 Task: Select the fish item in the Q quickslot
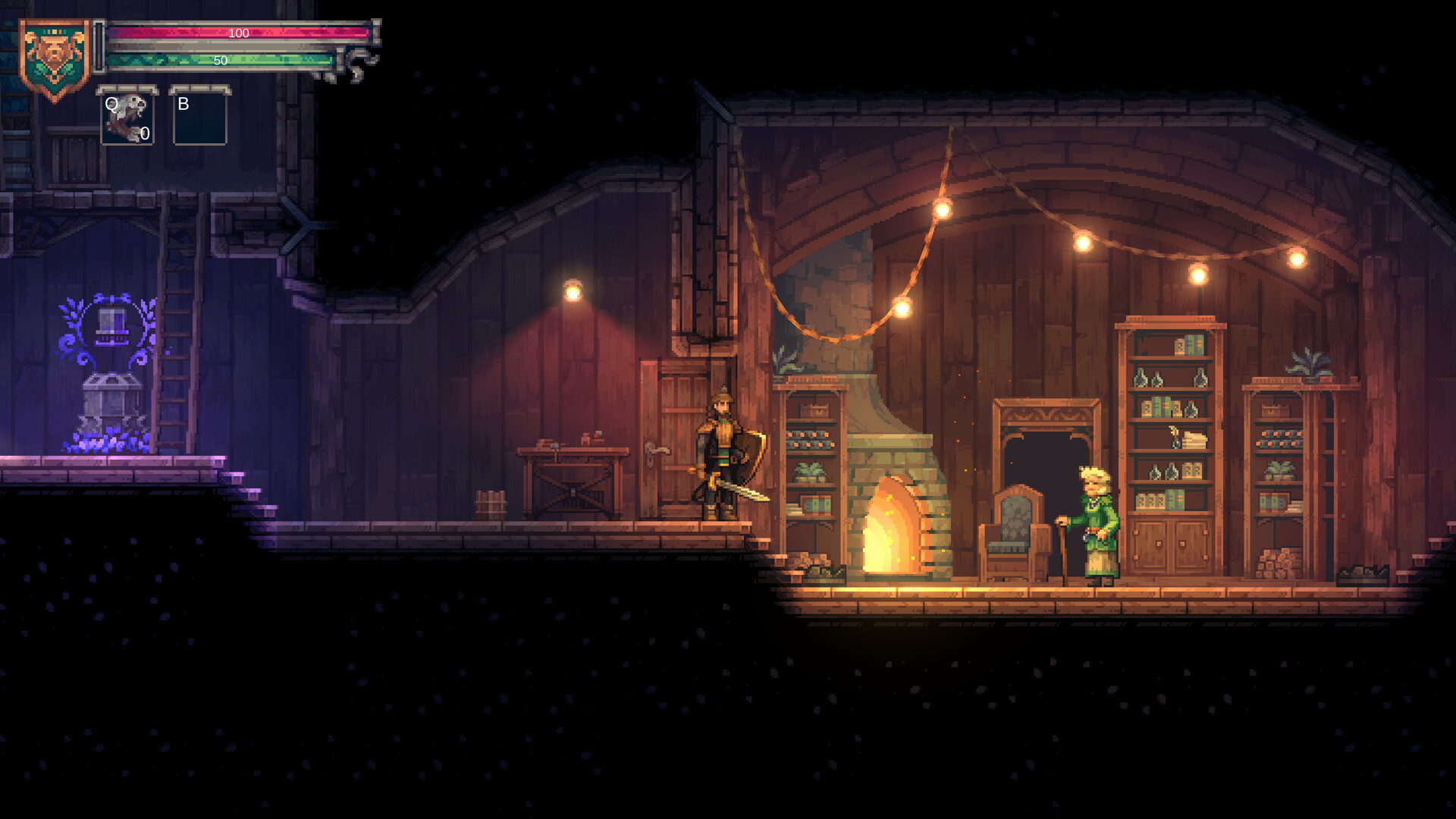(127, 120)
